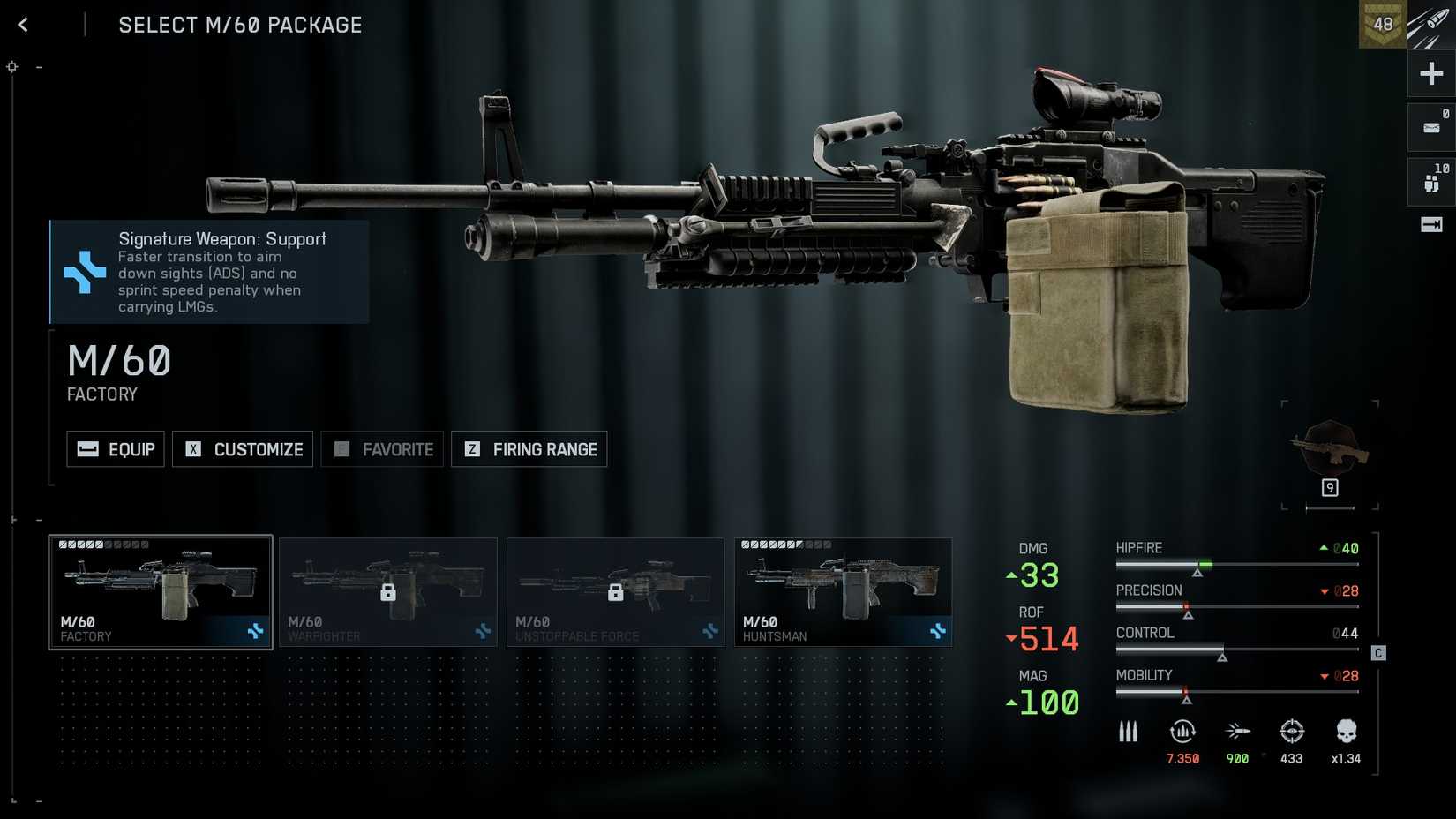Open the mail envelope icon
Screen dimensions: 1456x819
[x=1431, y=128]
